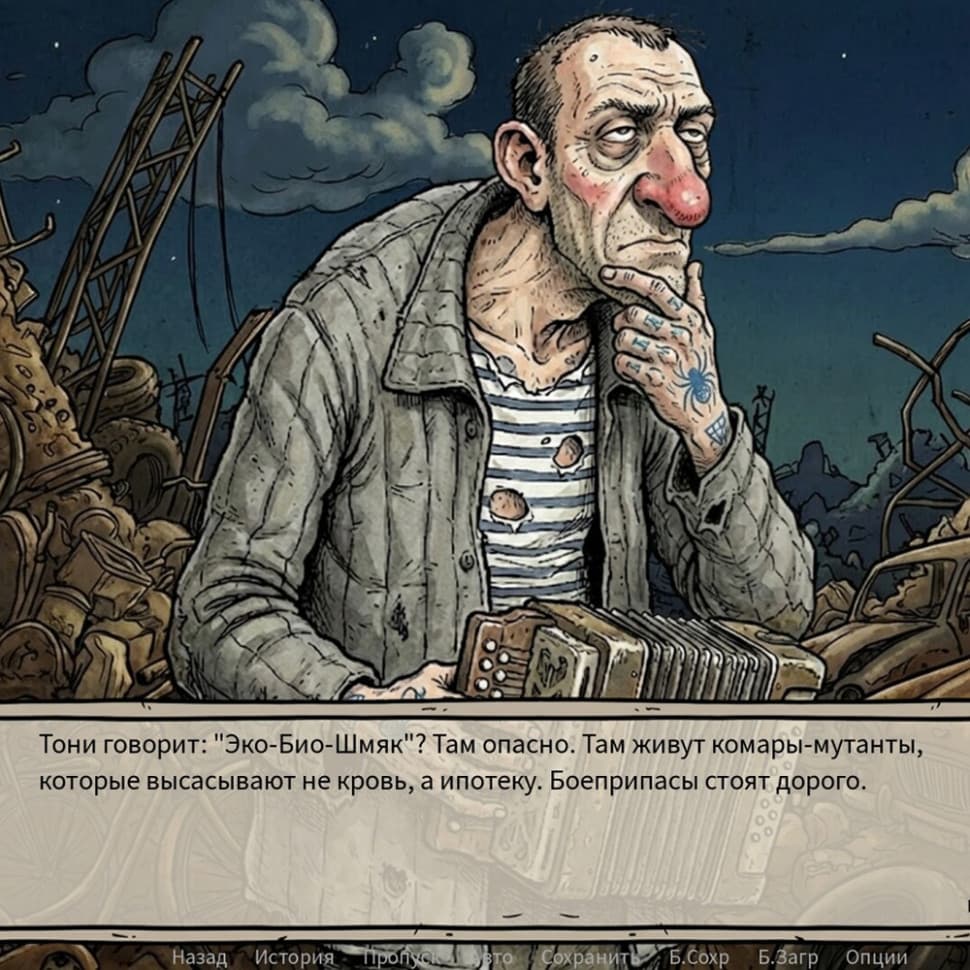Screen dimensions: 970x970
Task: Go back with the Назад button
Action: pos(199,957)
